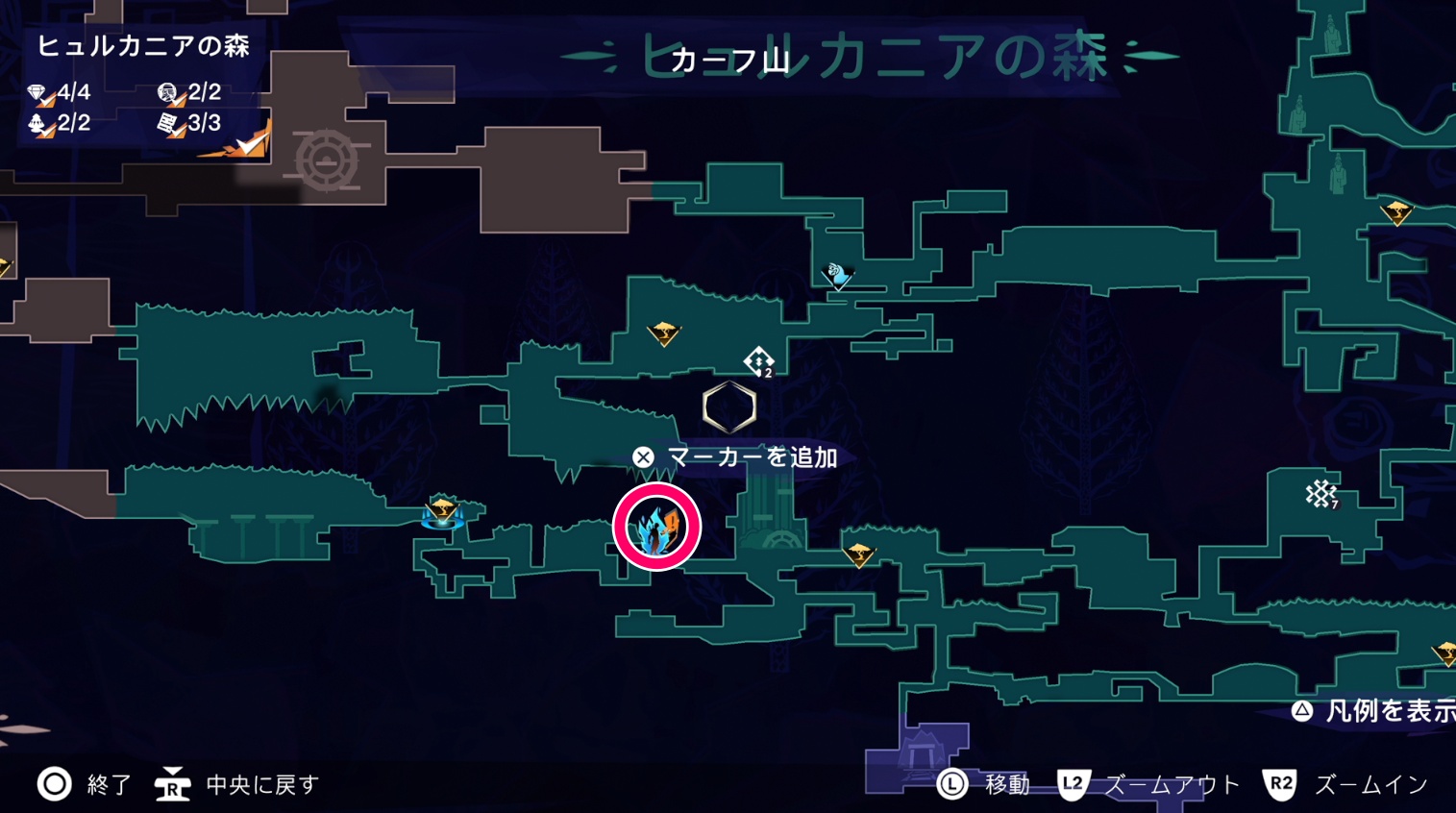The height and width of the screenshot is (813, 1456).
Task: Select the diamond marker numbered 2
Action: tap(758, 361)
